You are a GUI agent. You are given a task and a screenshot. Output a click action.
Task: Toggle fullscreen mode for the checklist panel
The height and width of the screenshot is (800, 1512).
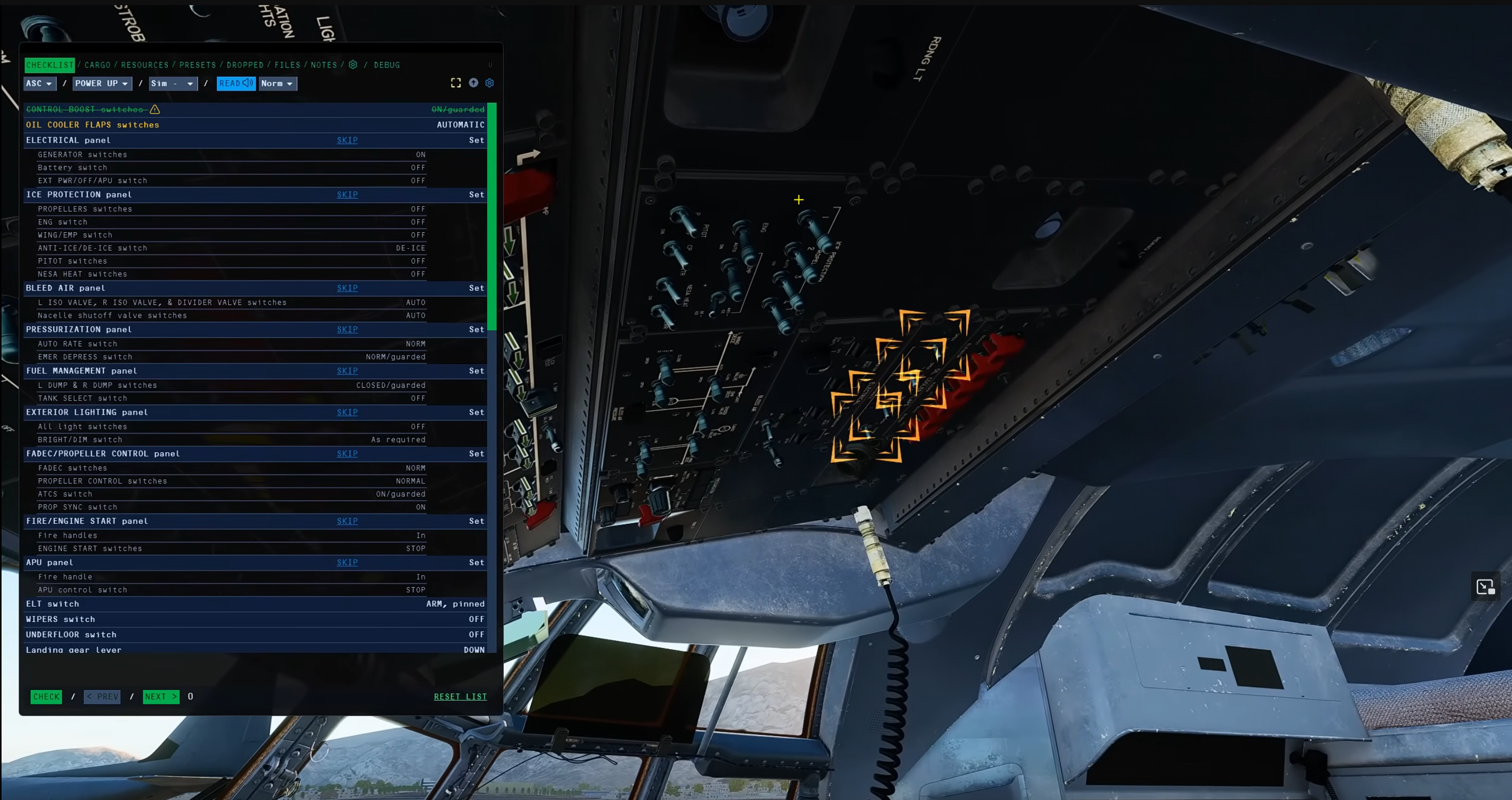(456, 83)
